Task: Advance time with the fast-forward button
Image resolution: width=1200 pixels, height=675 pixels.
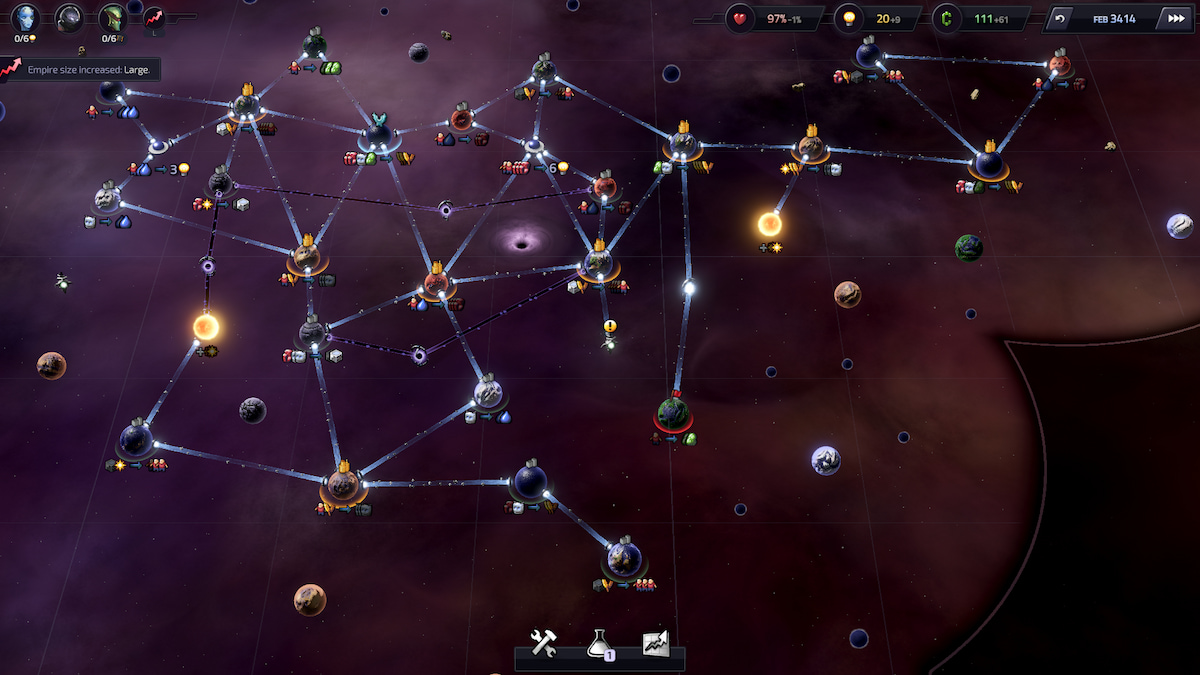Action: (1174, 19)
